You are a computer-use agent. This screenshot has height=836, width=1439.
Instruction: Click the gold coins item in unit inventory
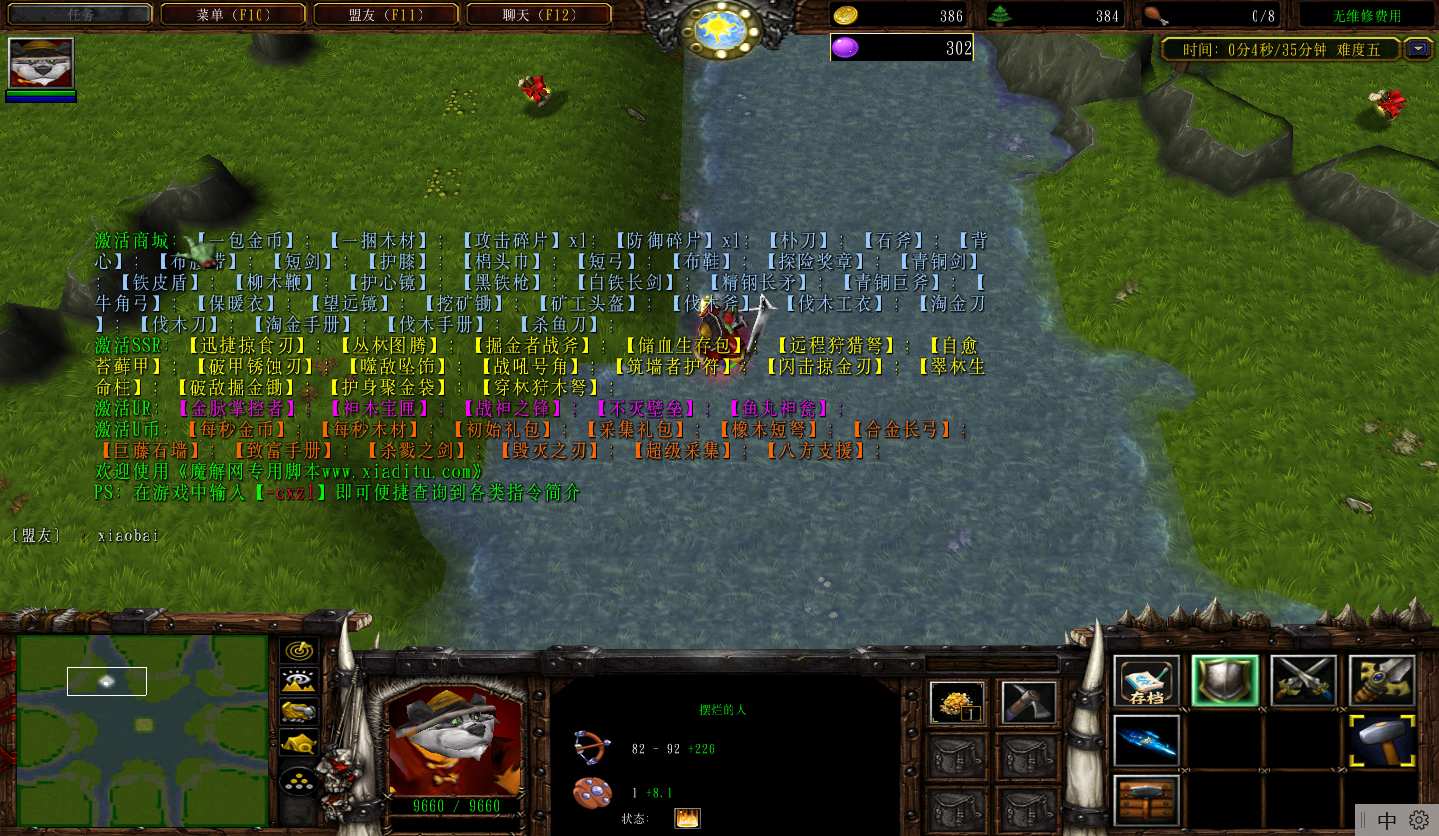pos(956,702)
